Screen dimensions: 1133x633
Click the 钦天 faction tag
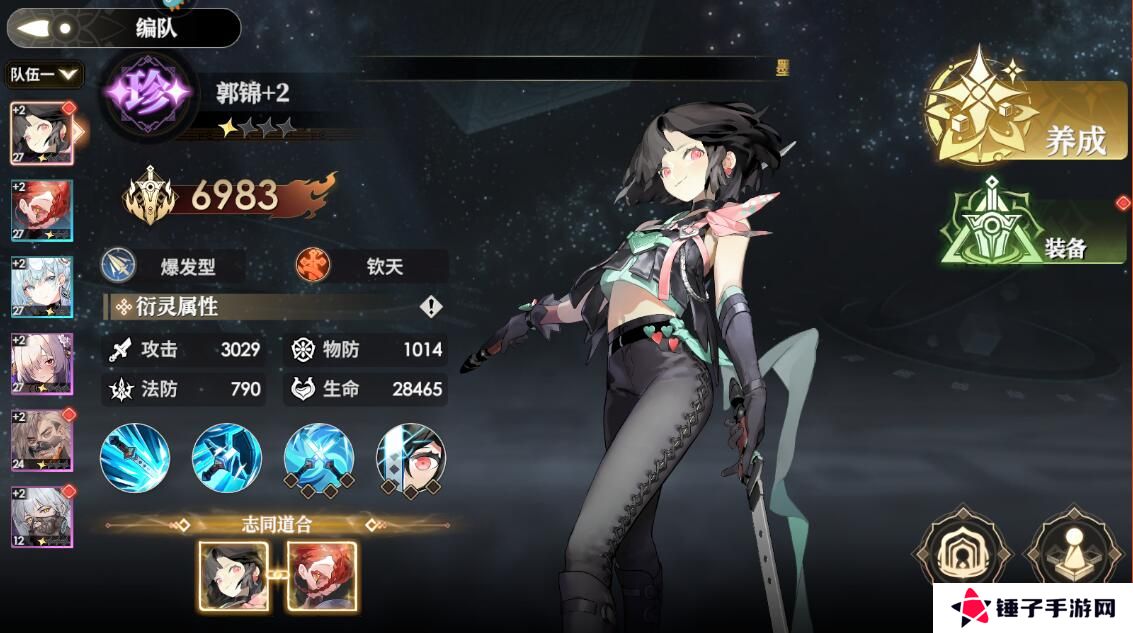(370, 266)
